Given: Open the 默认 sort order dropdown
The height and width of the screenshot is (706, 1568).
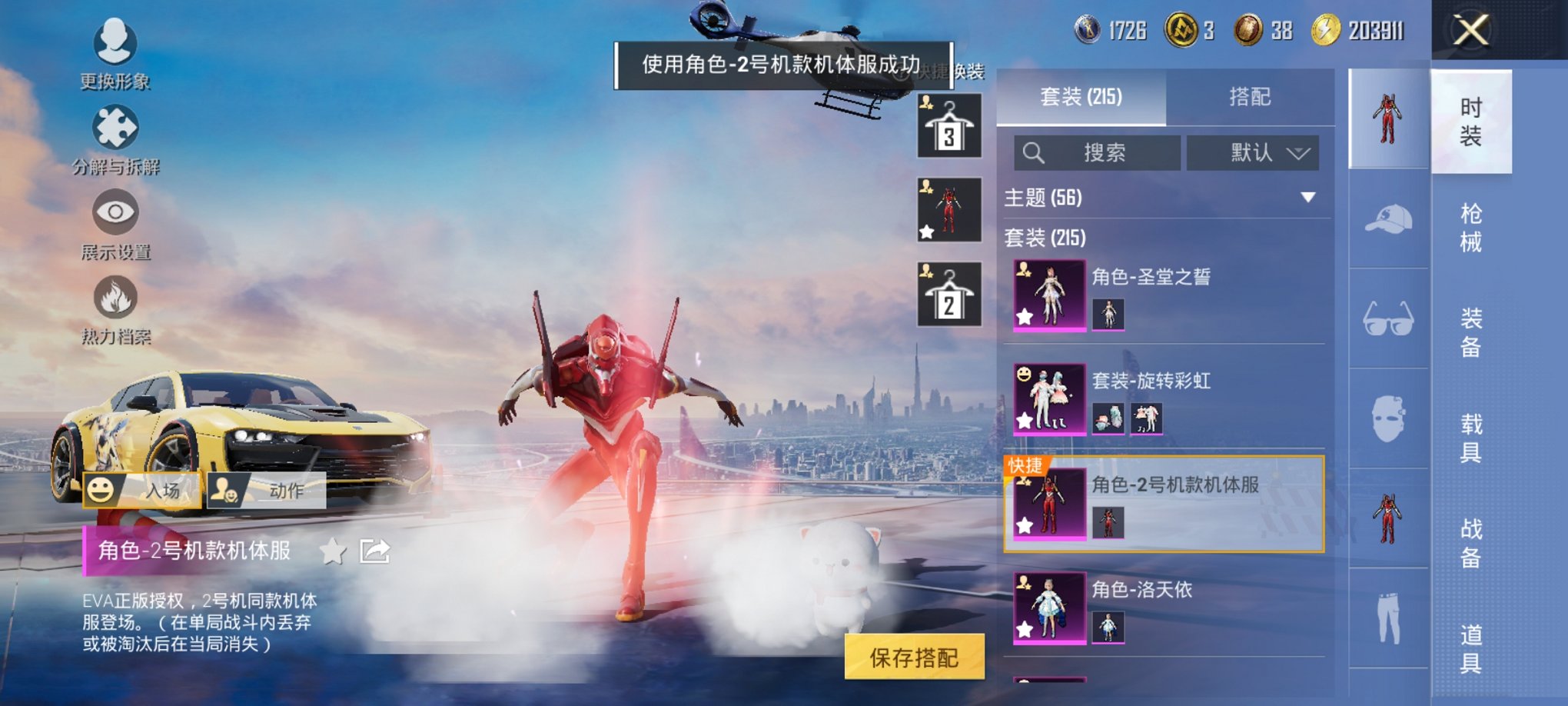Looking at the screenshot, I should 1252,153.
